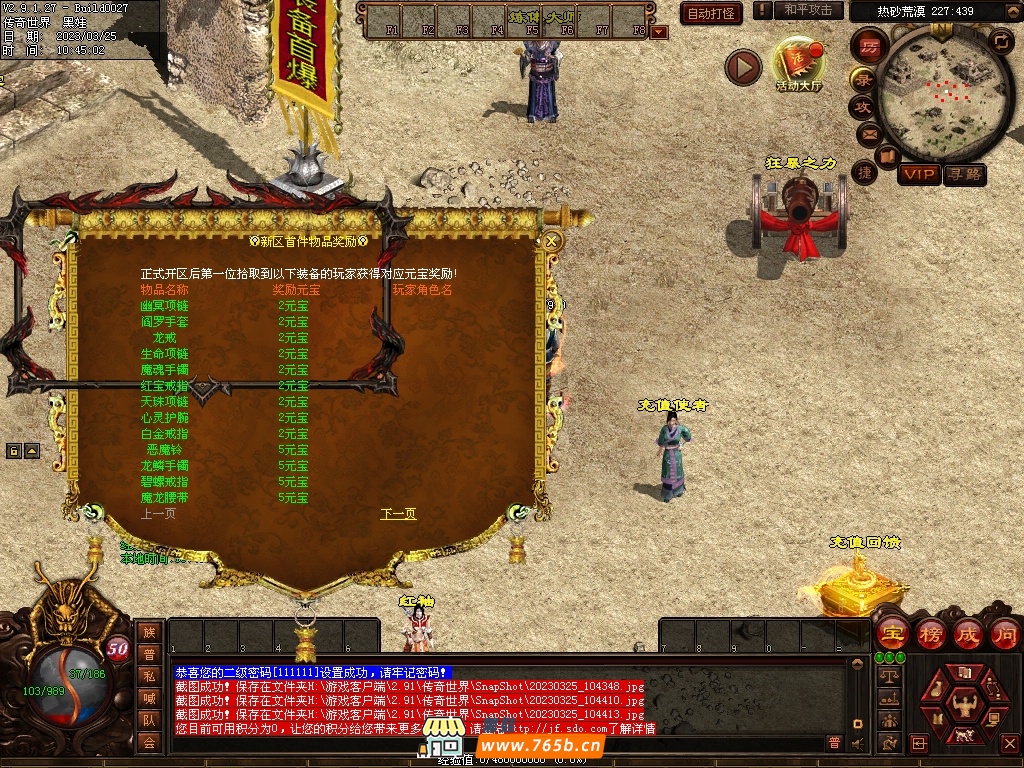
Task: Click the round play arrow button
Action: click(743, 67)
